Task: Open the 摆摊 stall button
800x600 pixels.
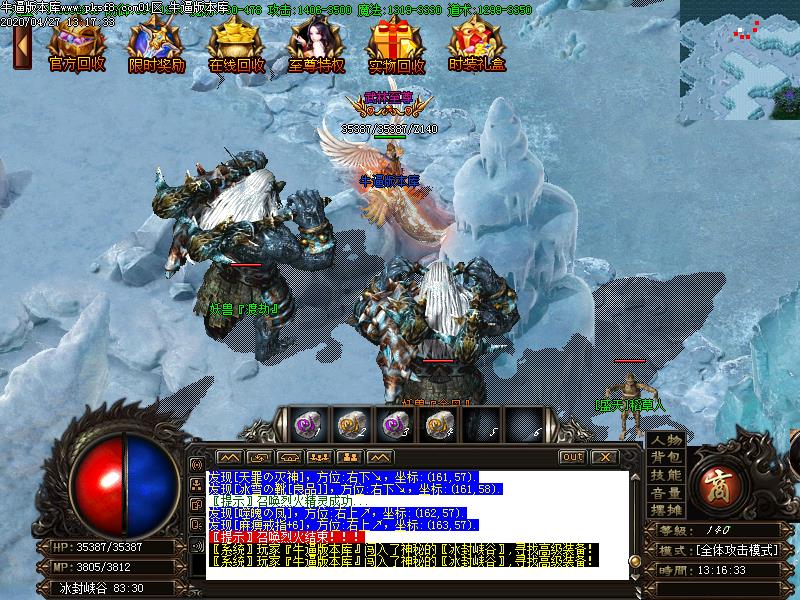Action: pos(666,510)
